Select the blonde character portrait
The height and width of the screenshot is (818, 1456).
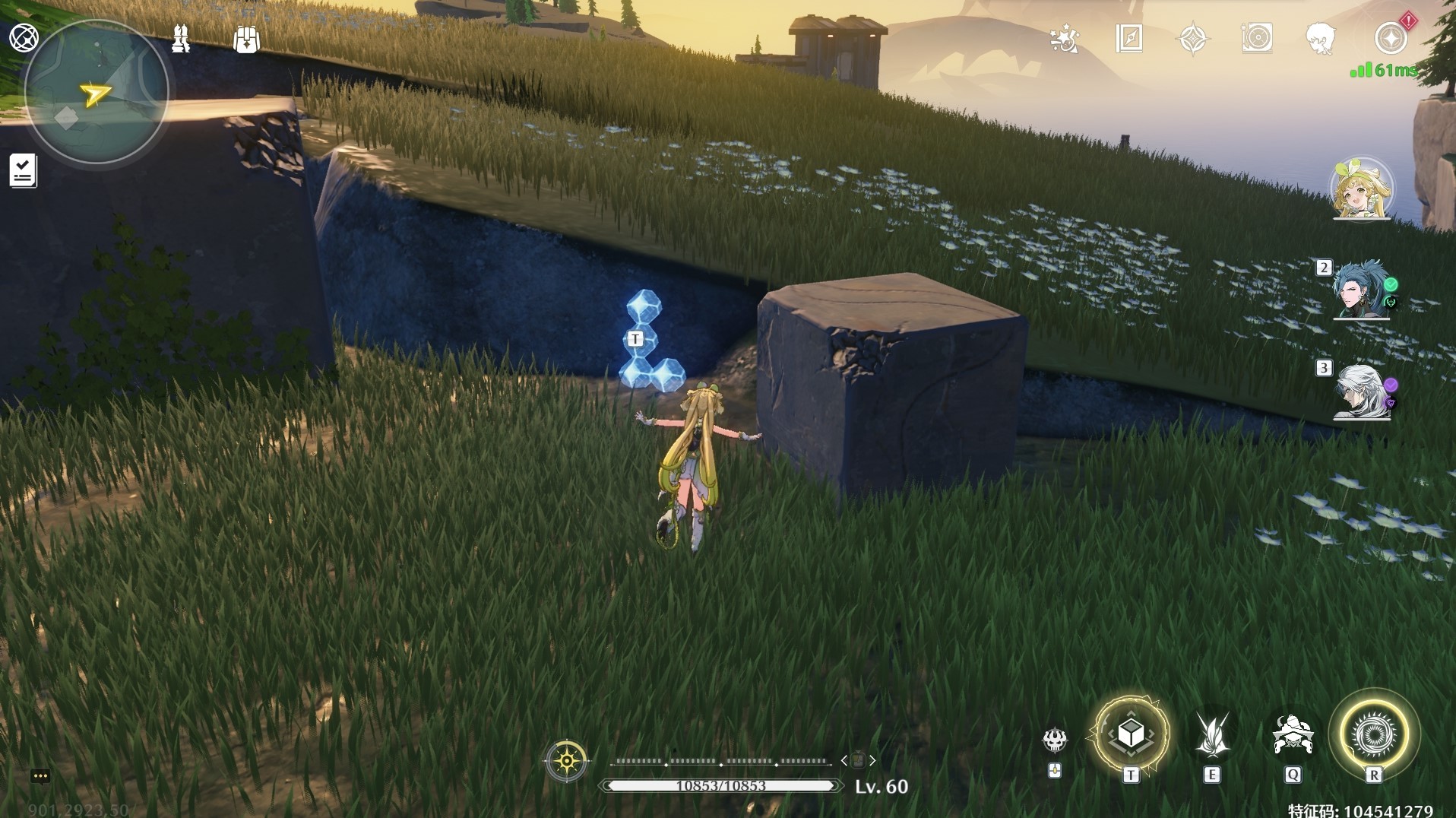[1361, 189]
